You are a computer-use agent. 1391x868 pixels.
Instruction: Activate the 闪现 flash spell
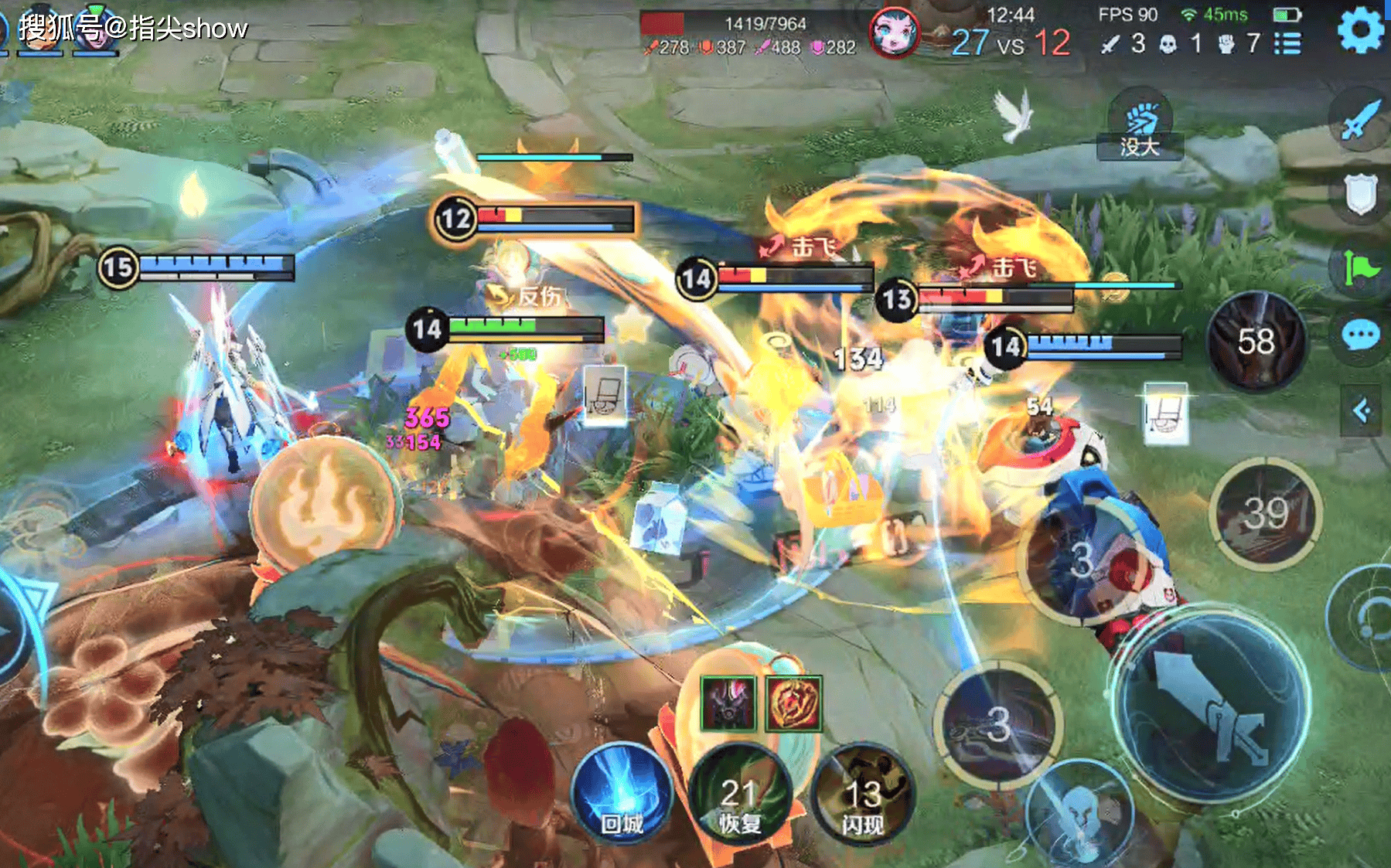[862, 796]
